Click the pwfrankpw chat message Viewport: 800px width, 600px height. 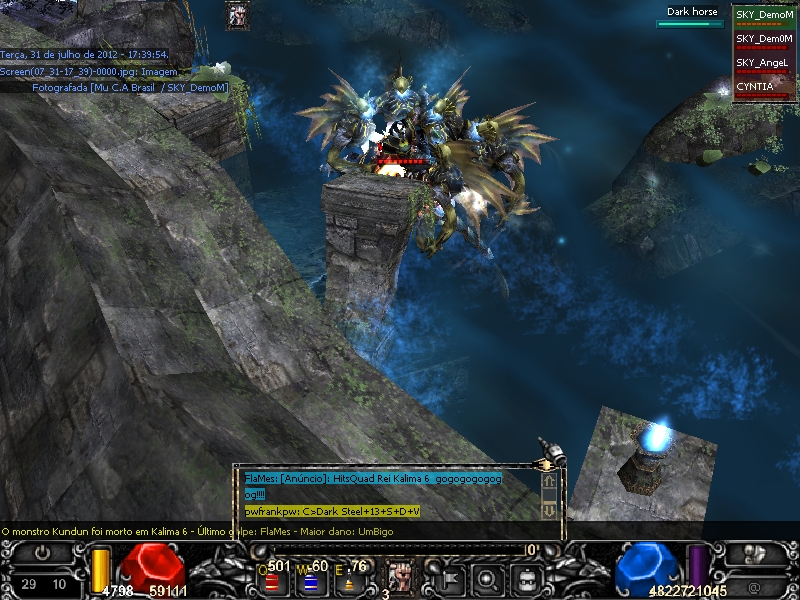(332, 511)
